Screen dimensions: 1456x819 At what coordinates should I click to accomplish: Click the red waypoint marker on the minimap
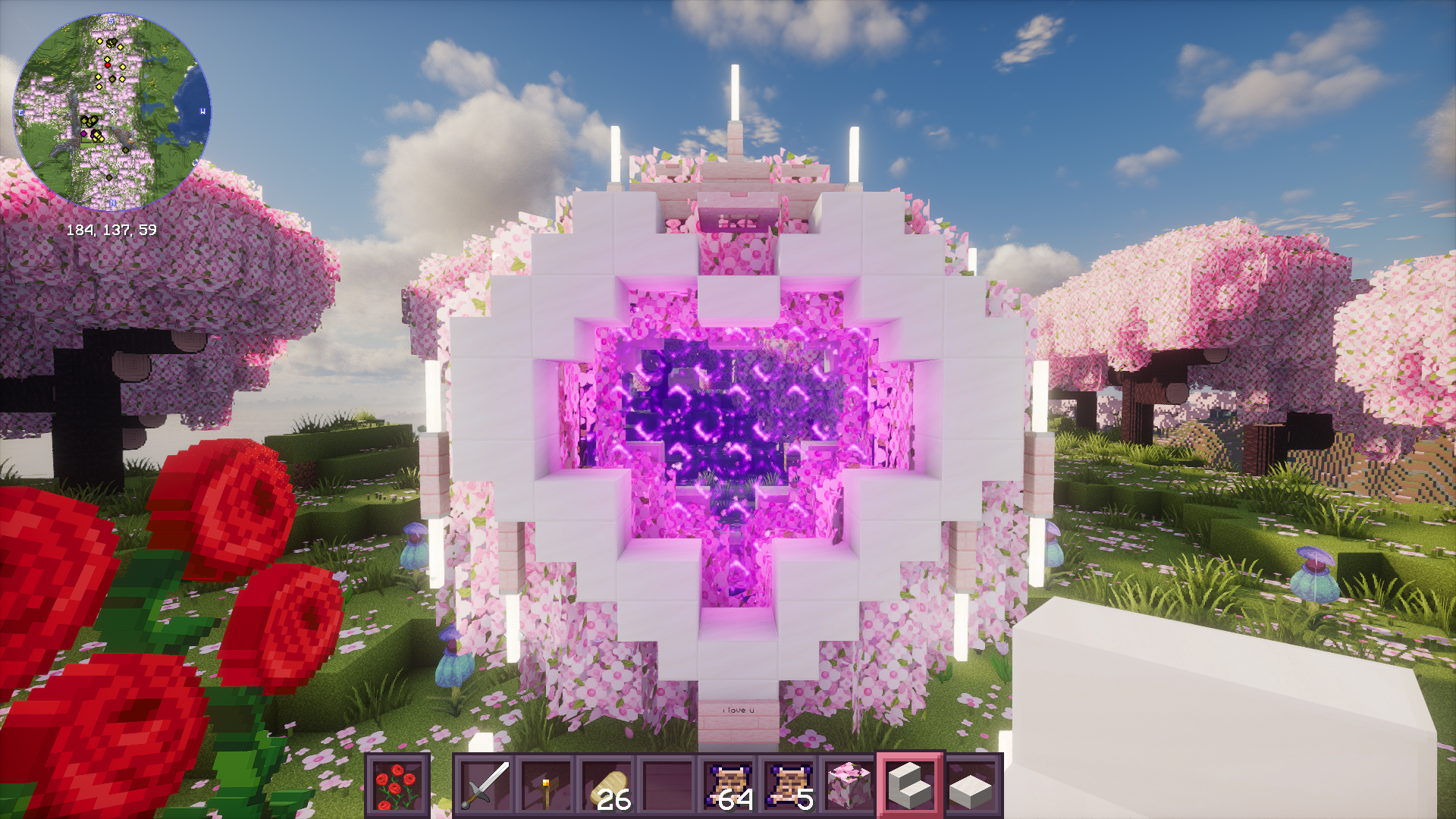pos(108,65)
